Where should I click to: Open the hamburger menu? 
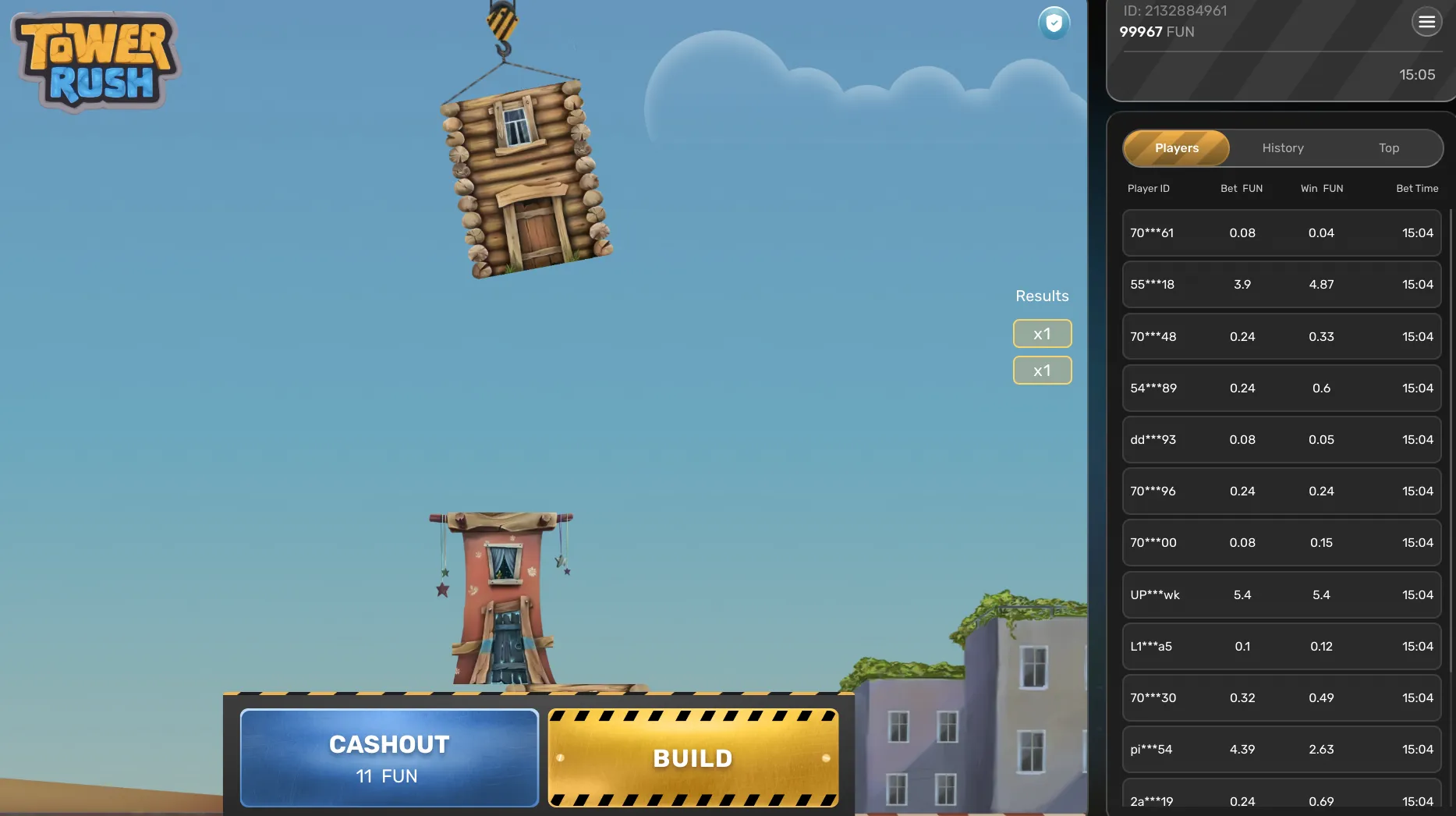[1427, 22]
